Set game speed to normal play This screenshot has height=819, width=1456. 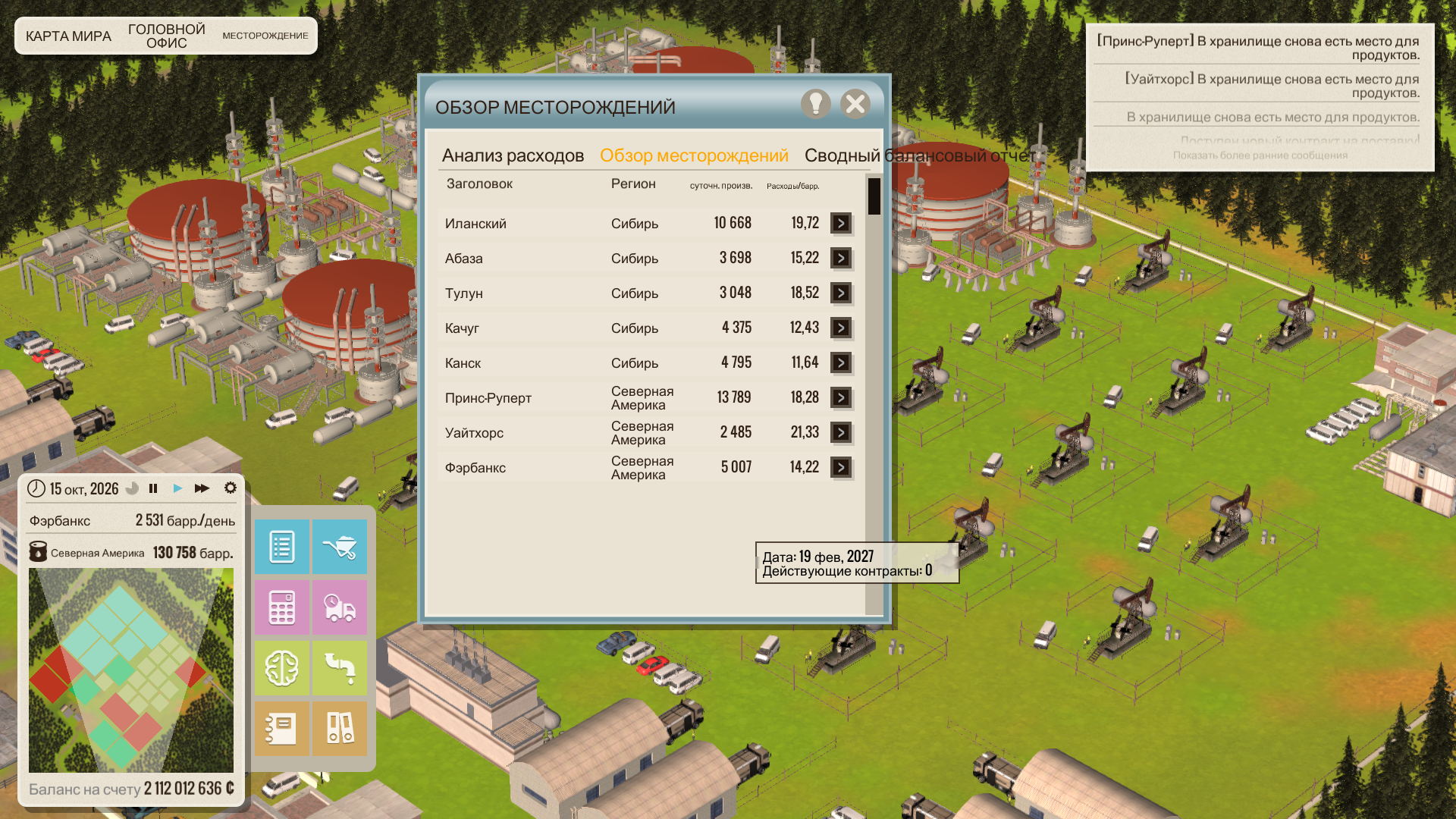177,488
